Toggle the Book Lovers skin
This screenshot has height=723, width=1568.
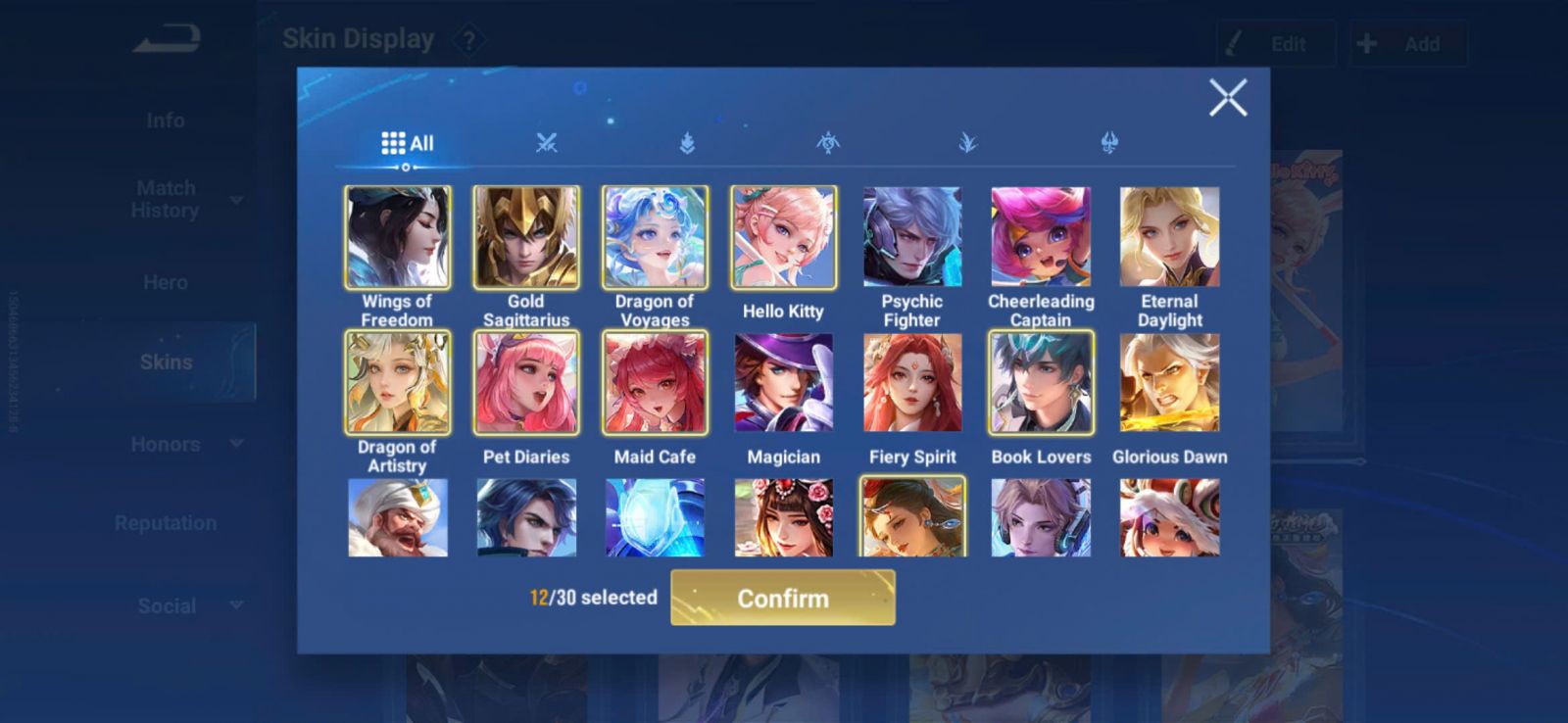point(1041,382)
